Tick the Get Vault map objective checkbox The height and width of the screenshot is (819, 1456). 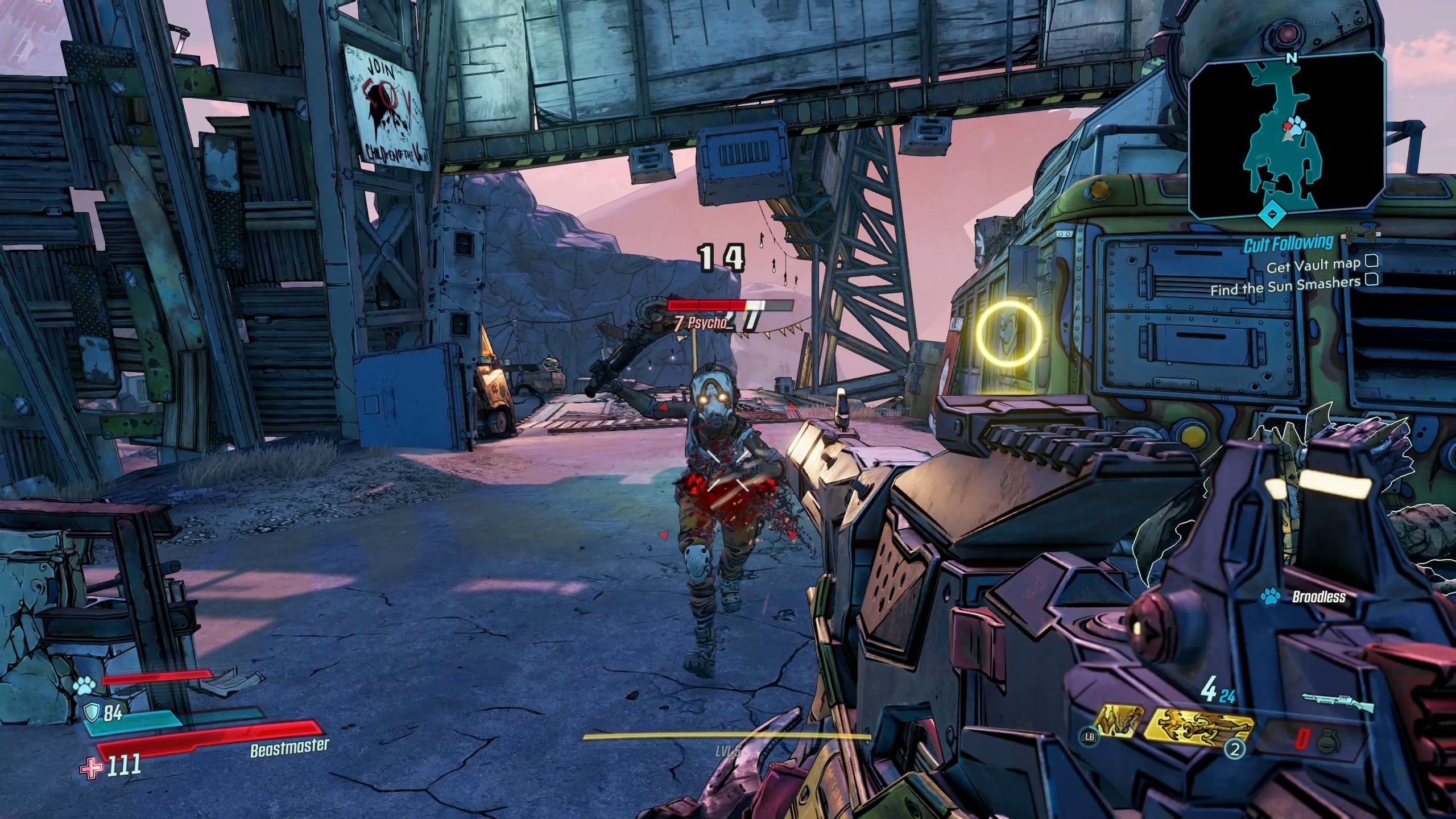[x=1371, y=261]
